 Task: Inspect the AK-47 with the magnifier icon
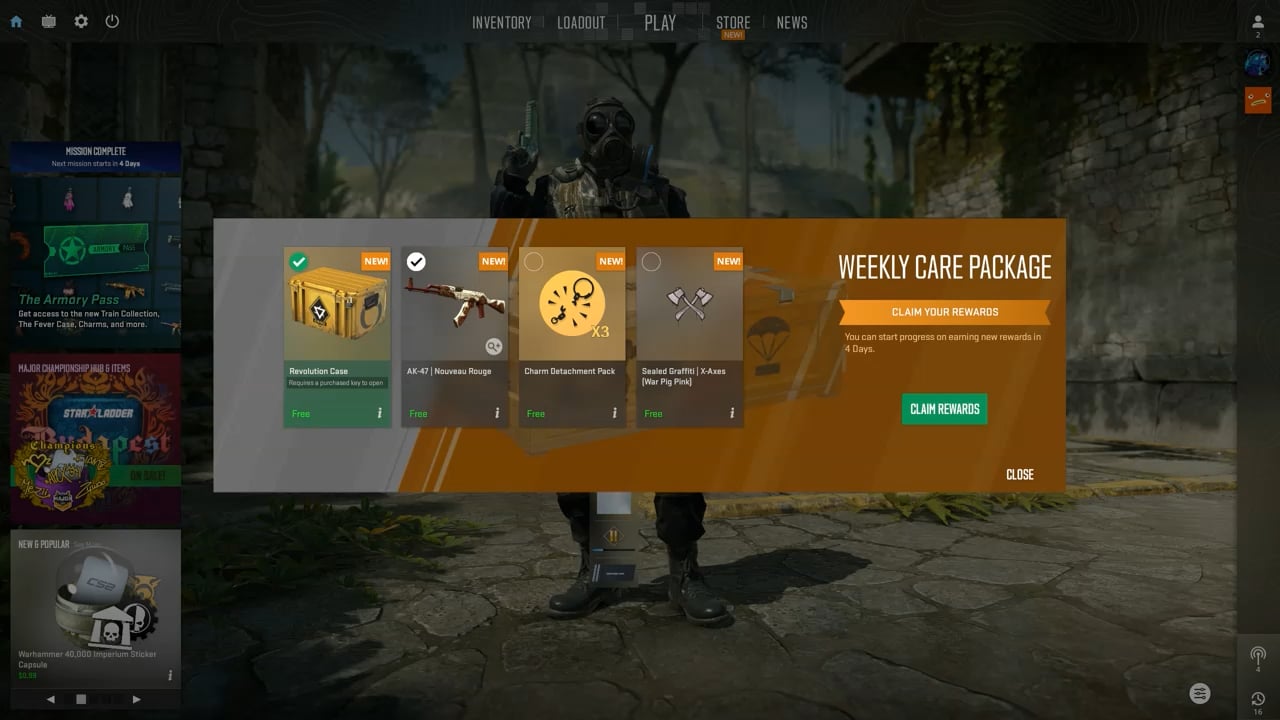point(494,346)
